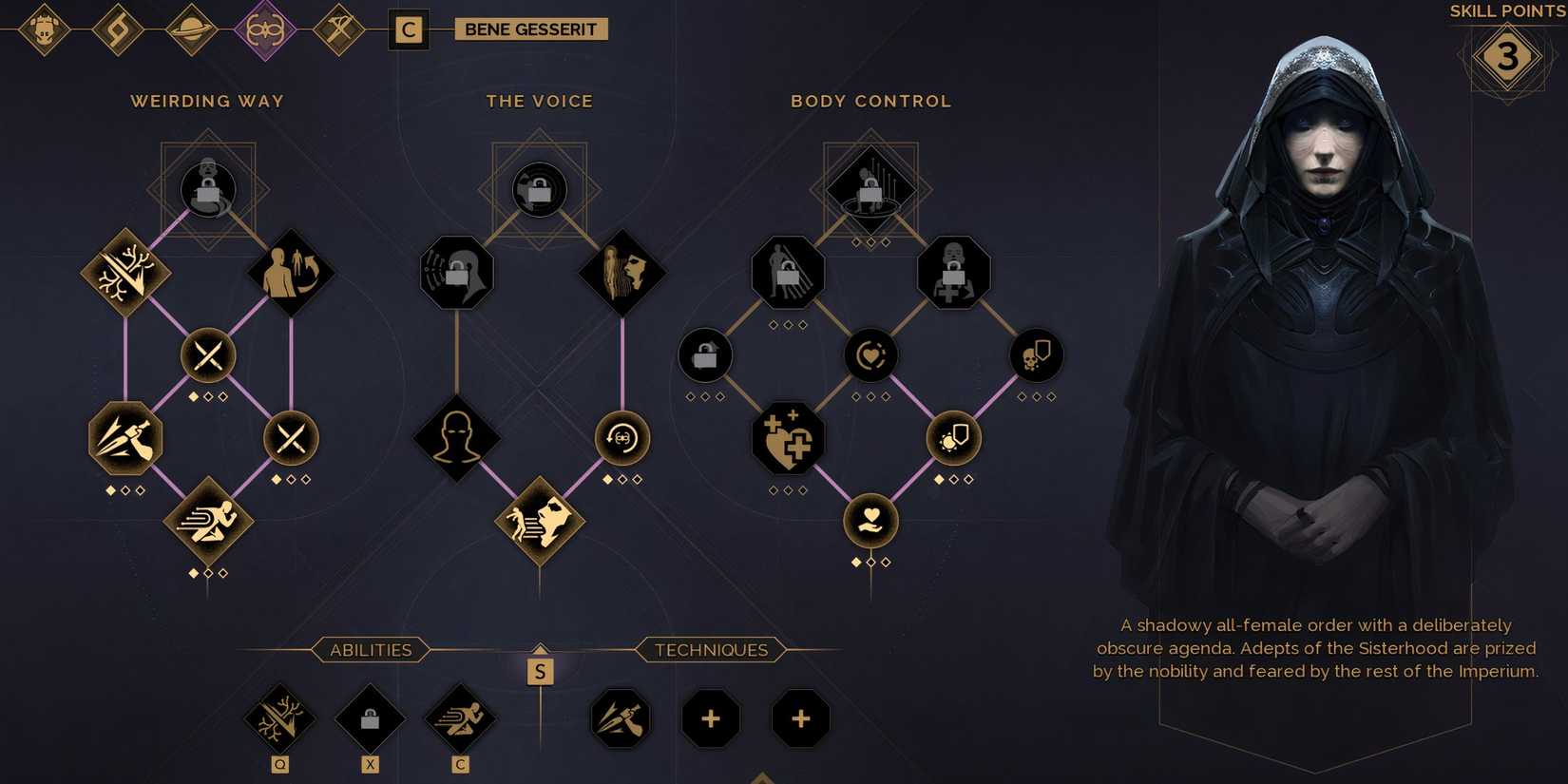
Task: Click the Skill Points diamond showing 3
Action: 1509,55
